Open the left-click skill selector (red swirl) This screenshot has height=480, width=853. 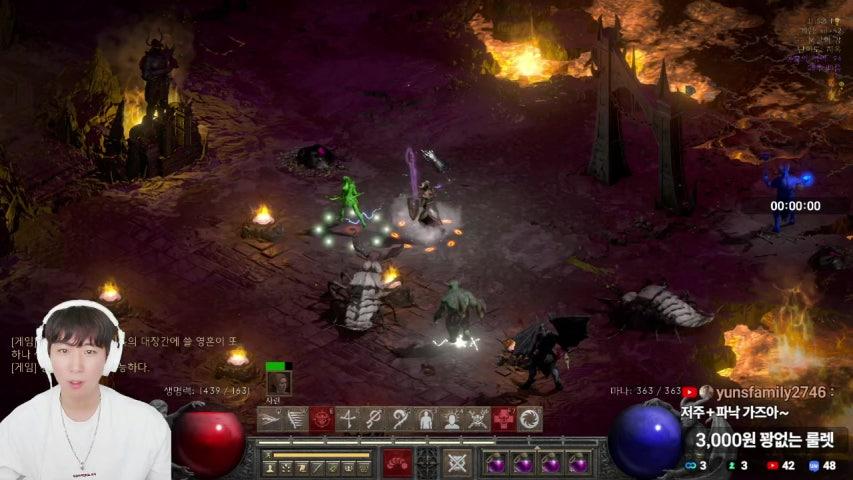(398, 462)
